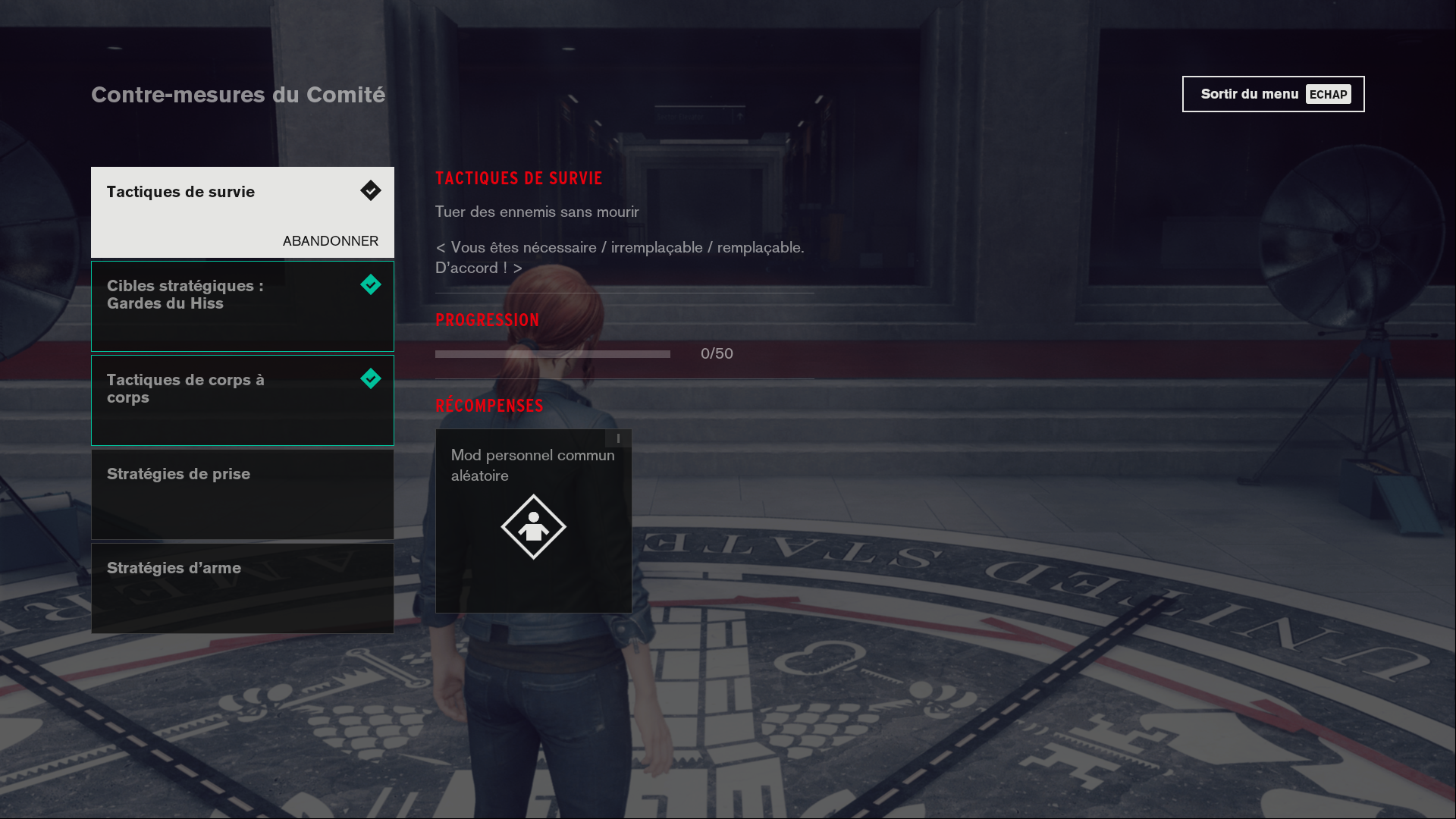Open the Mod personnel commun aléatoire reward card
1456x819 pixels.
533,521
